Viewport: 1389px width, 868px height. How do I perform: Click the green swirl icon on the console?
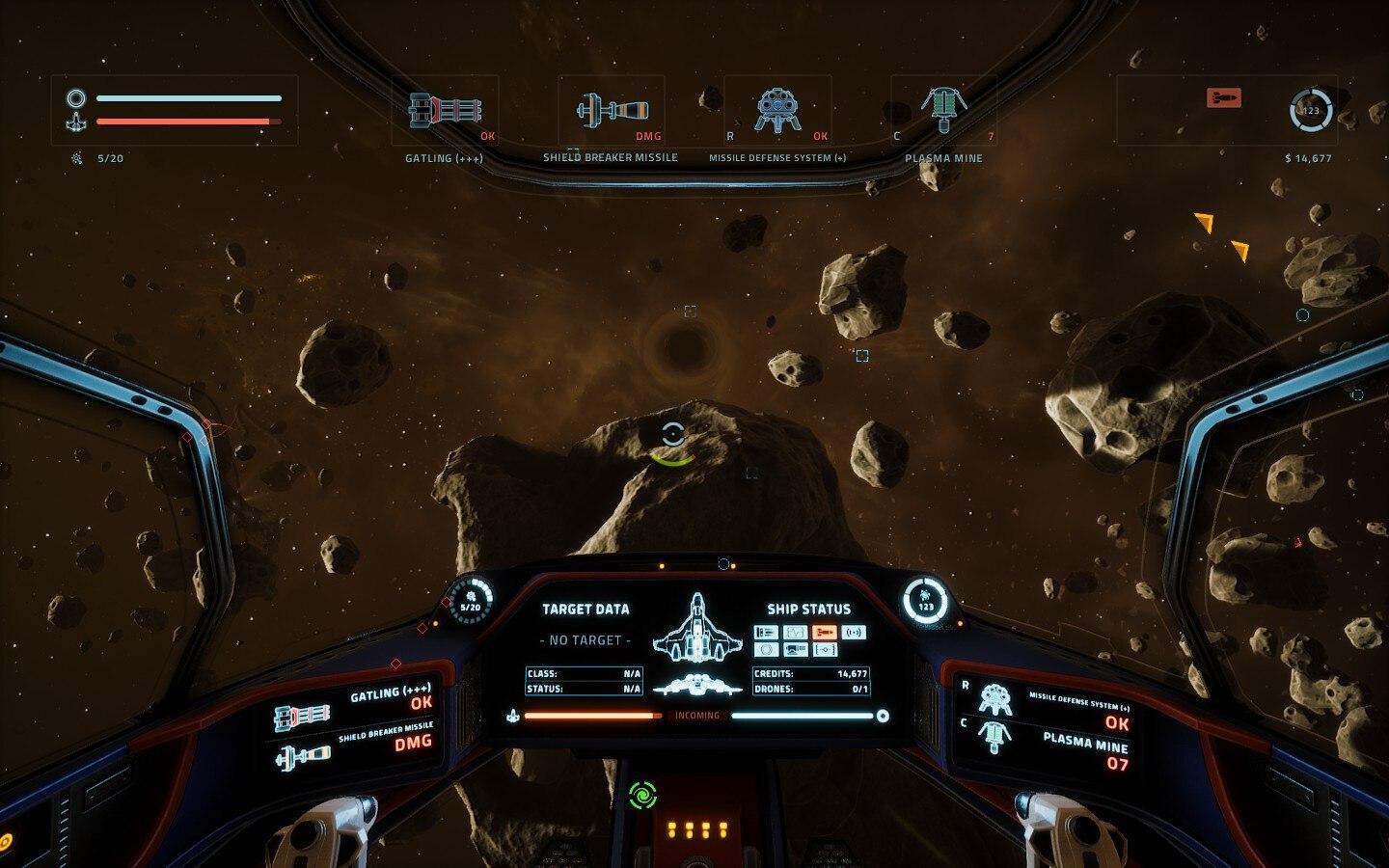642,796
